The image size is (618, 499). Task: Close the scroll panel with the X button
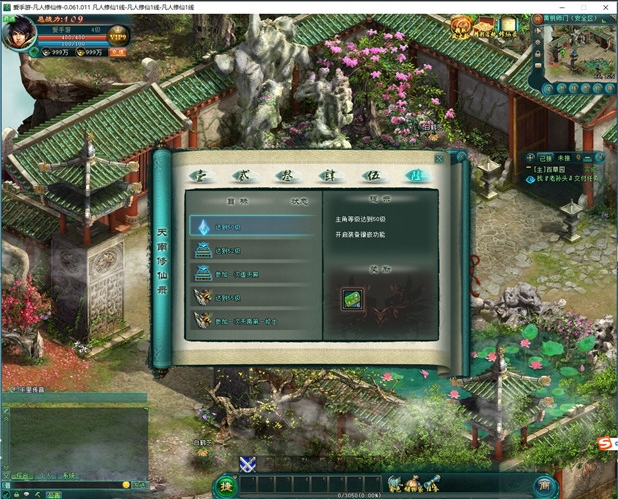tap(439, 158)
